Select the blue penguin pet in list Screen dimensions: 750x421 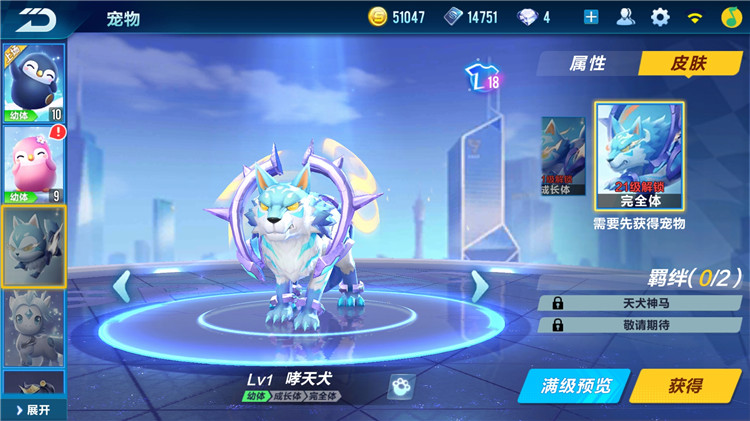coord(34,82)
